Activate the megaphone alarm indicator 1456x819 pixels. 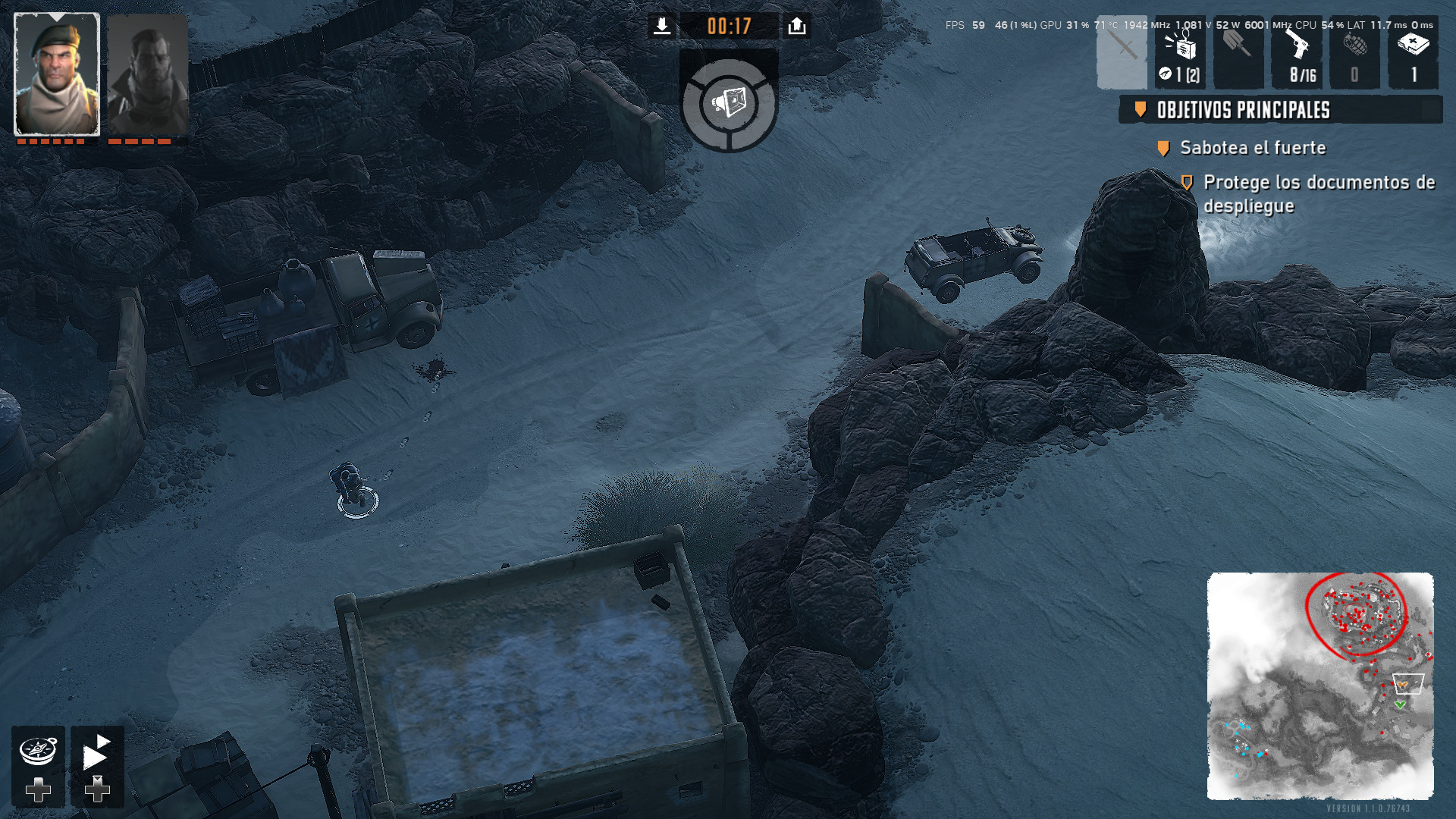[729, 102]
